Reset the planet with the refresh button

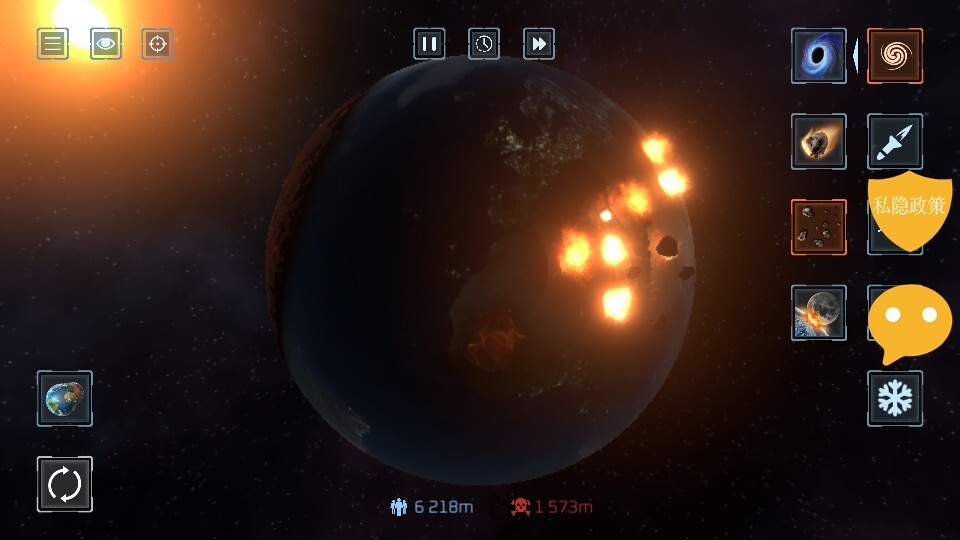pyautogui.click(x=65, y=485)
